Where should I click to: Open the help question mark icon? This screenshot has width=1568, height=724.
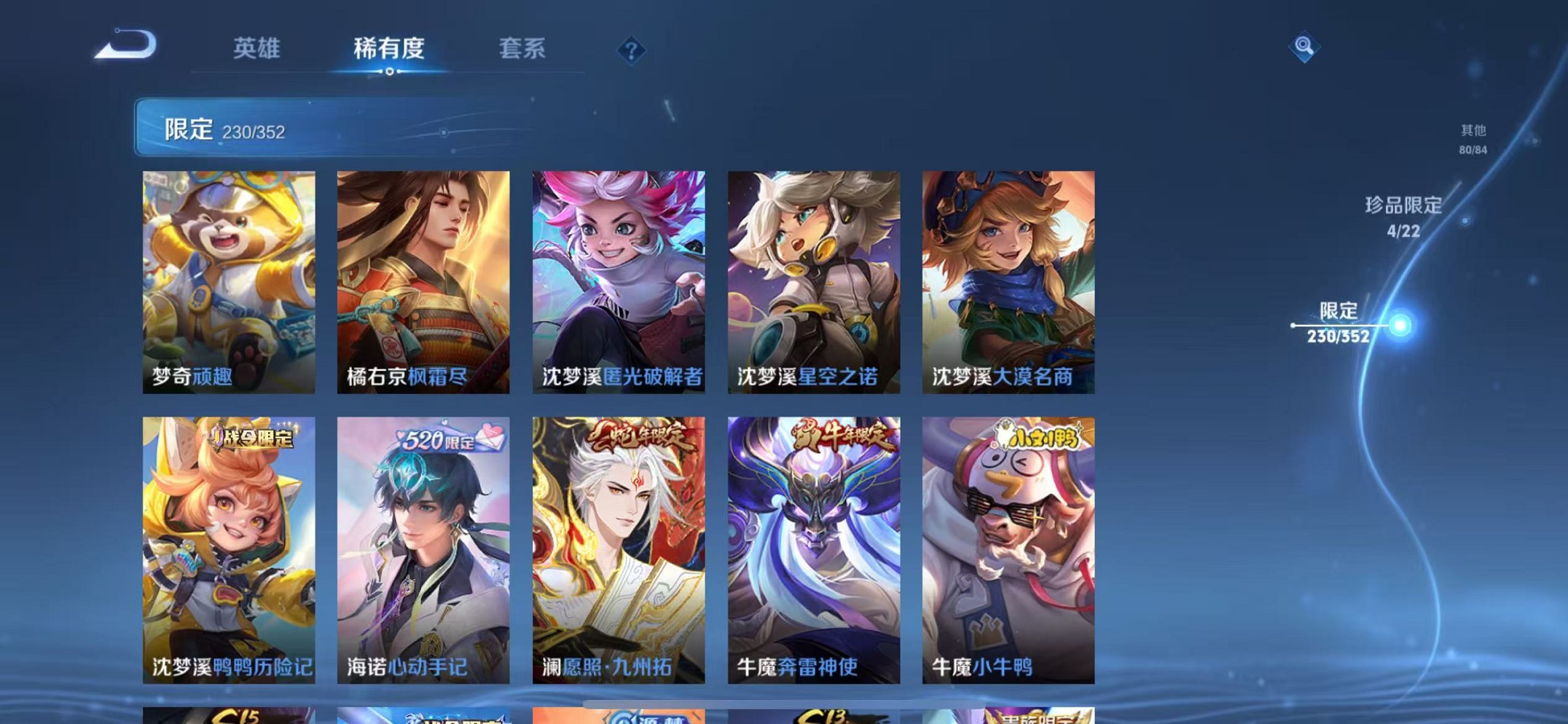pyautogui.click(x=629, y=50)
